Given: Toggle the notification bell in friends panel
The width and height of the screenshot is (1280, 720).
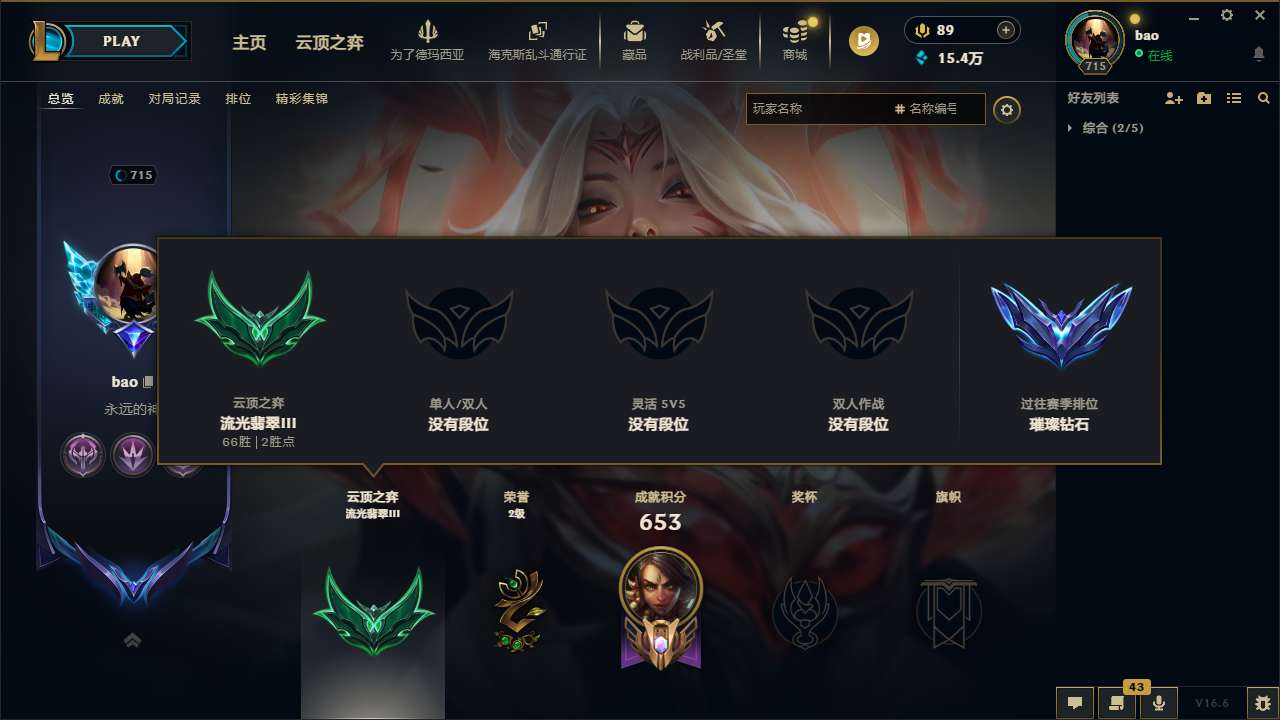Looking at the screenshot, I should 1258,54.
